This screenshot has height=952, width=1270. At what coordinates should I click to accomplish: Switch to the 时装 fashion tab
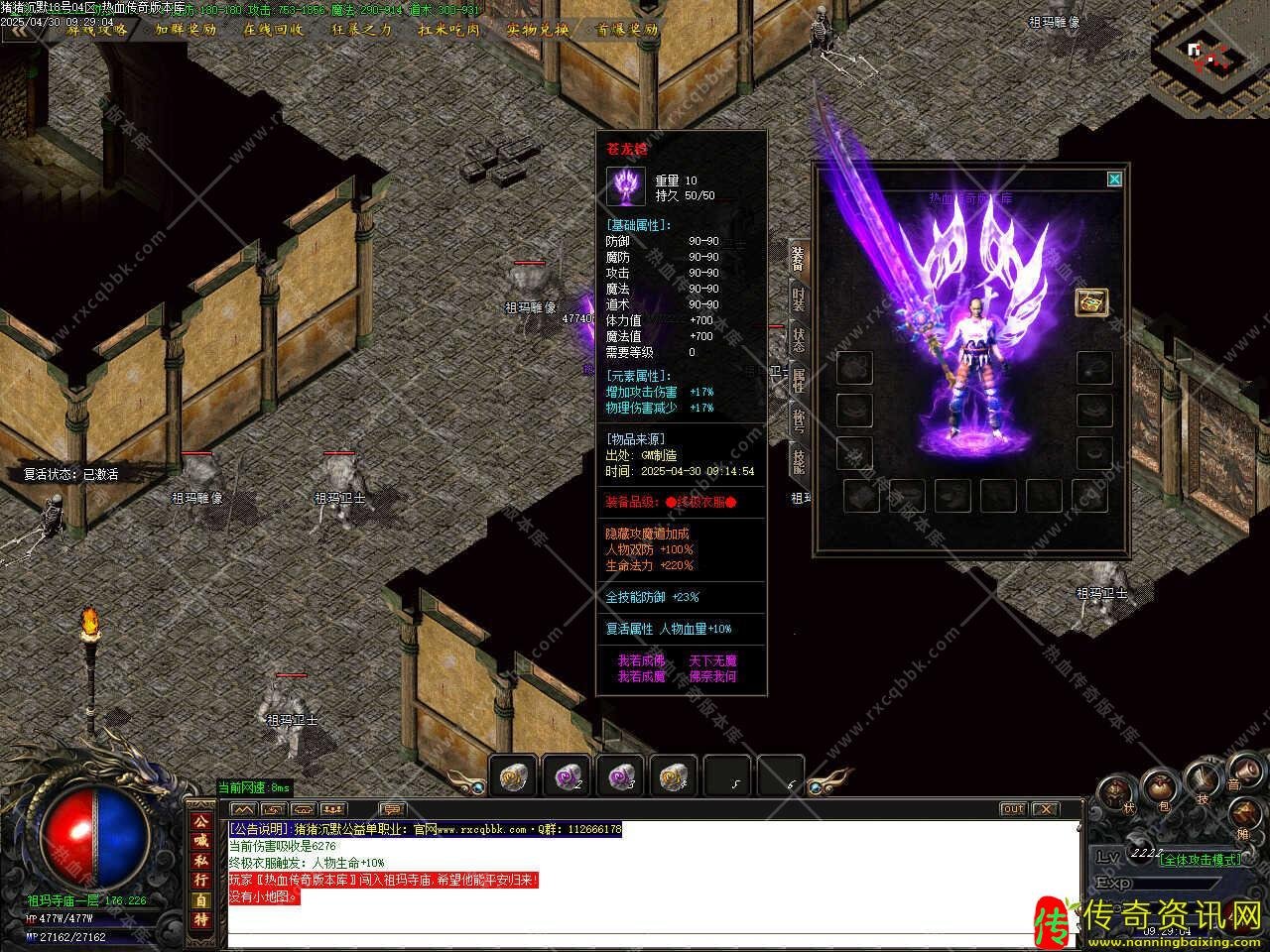click(799, 297)
